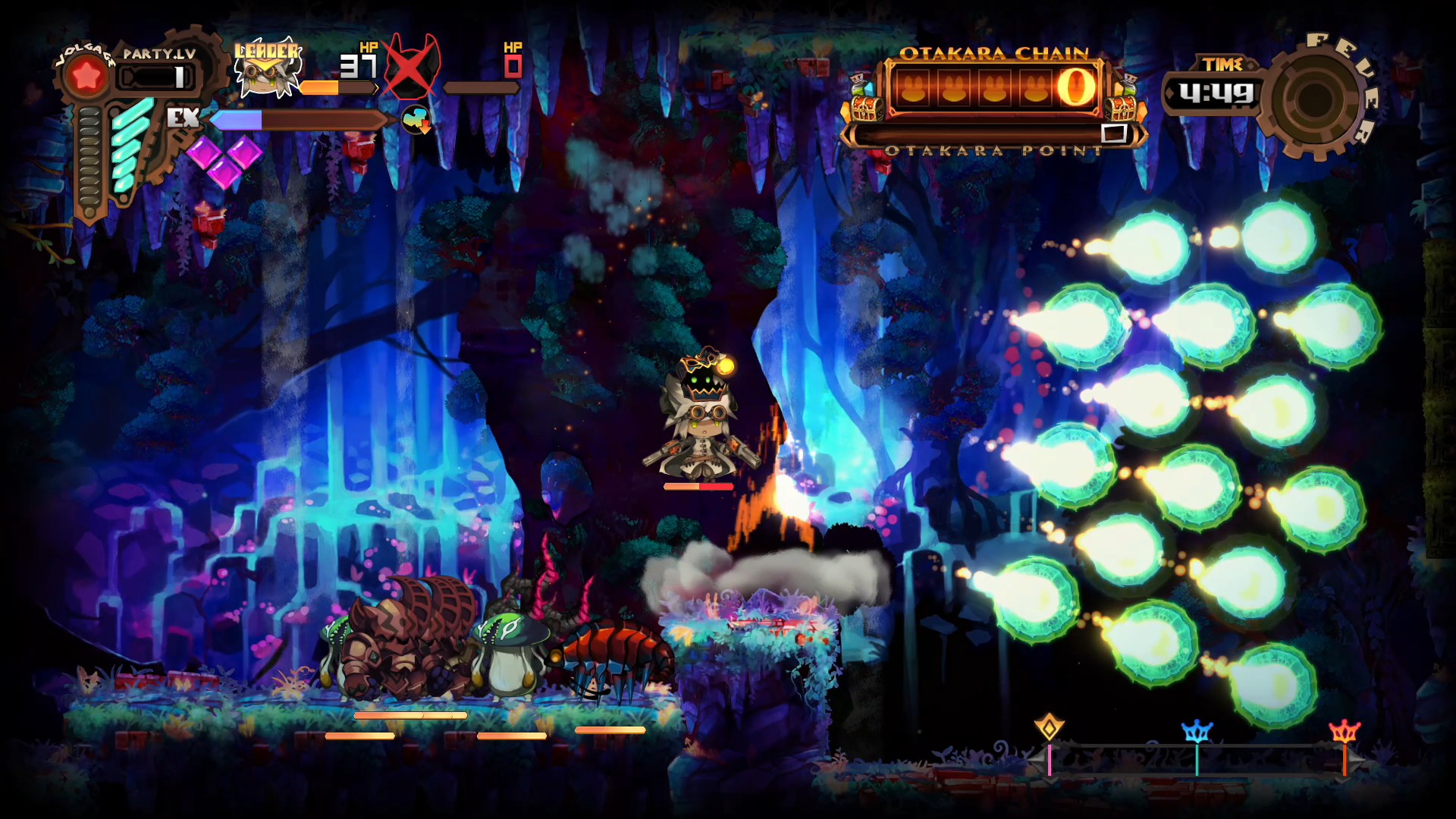Activate the Fever gear gauge
The height and width of the screenshot is (819, 1456).
coord(1316,98)
